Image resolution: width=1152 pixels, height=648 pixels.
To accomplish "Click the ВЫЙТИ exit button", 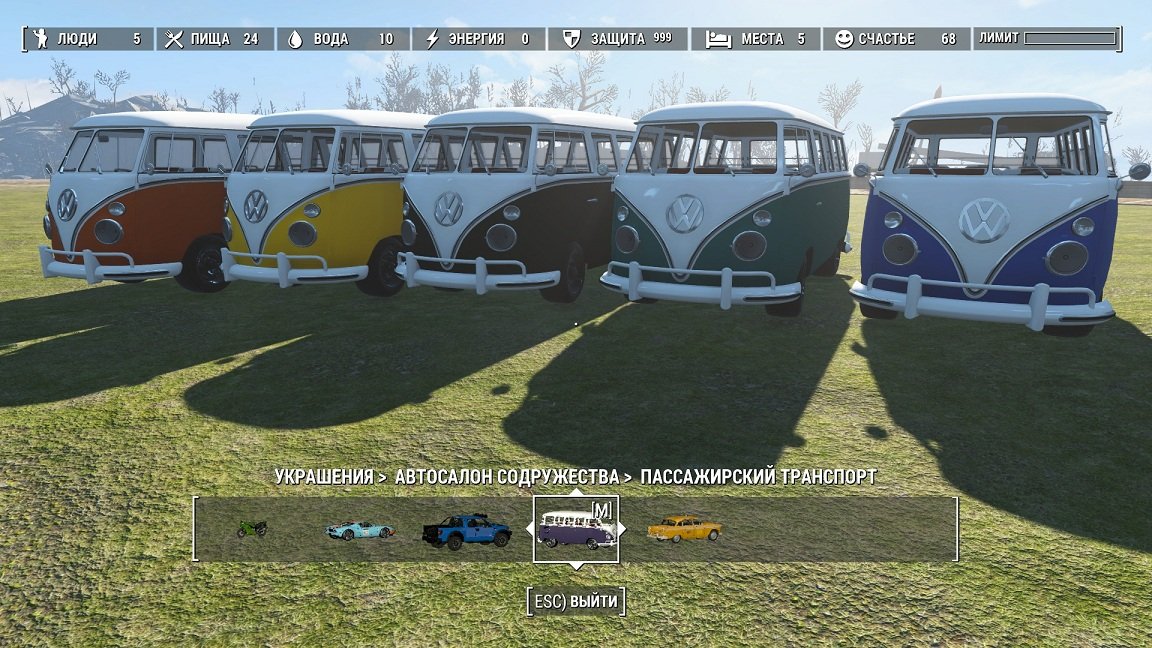I will pos(576,601).
